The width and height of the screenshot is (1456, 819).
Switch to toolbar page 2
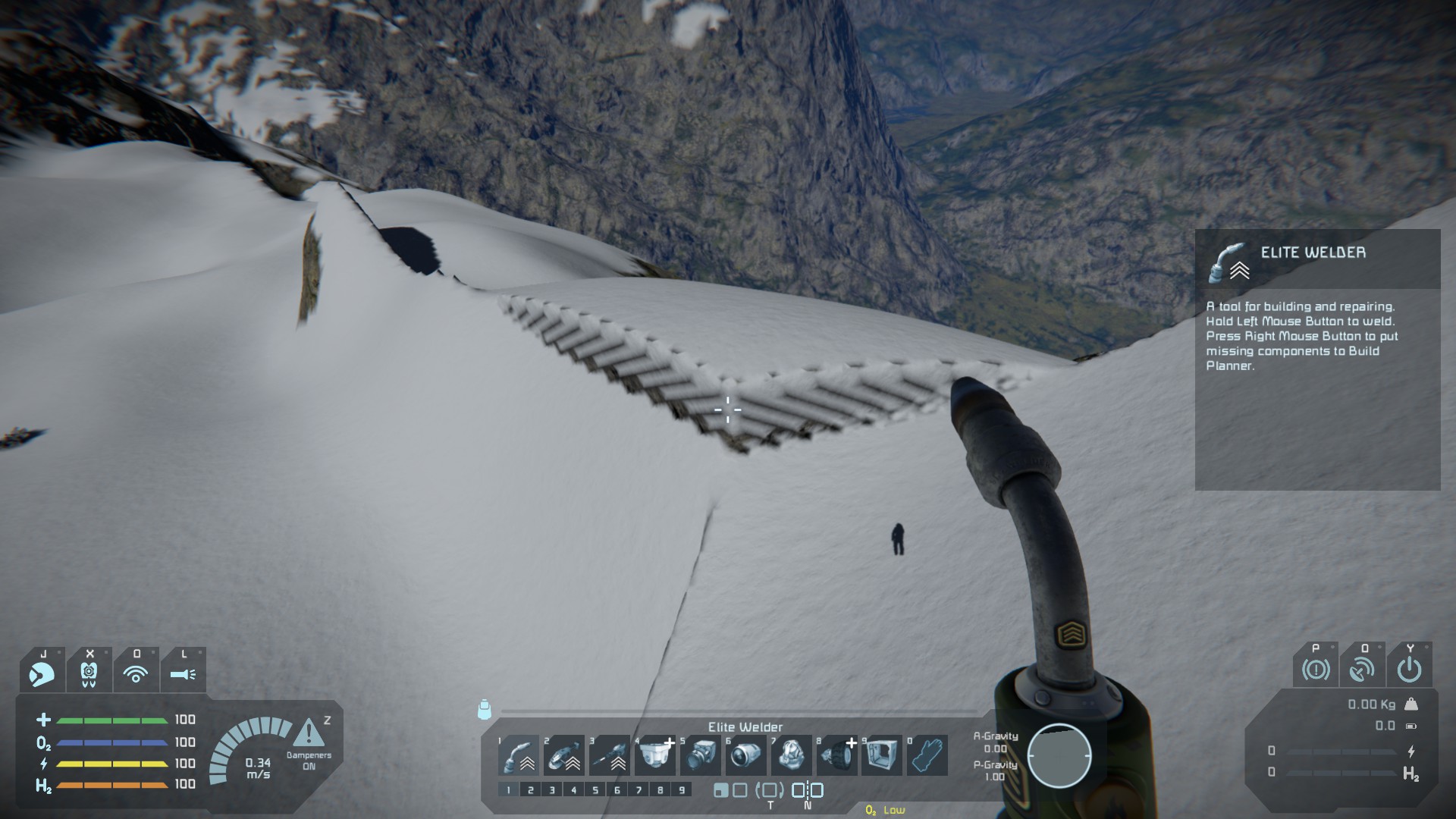(x=530, y=790)
